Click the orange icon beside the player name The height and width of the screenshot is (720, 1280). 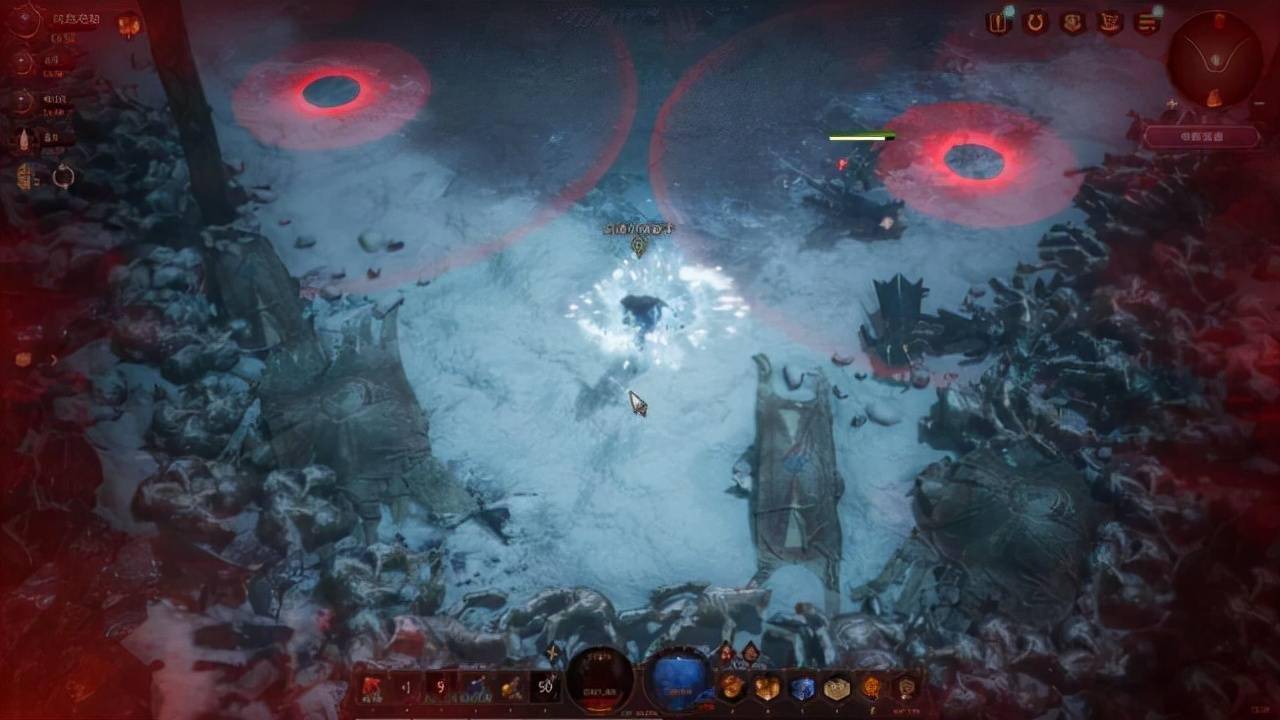click(x=129, y=24)
